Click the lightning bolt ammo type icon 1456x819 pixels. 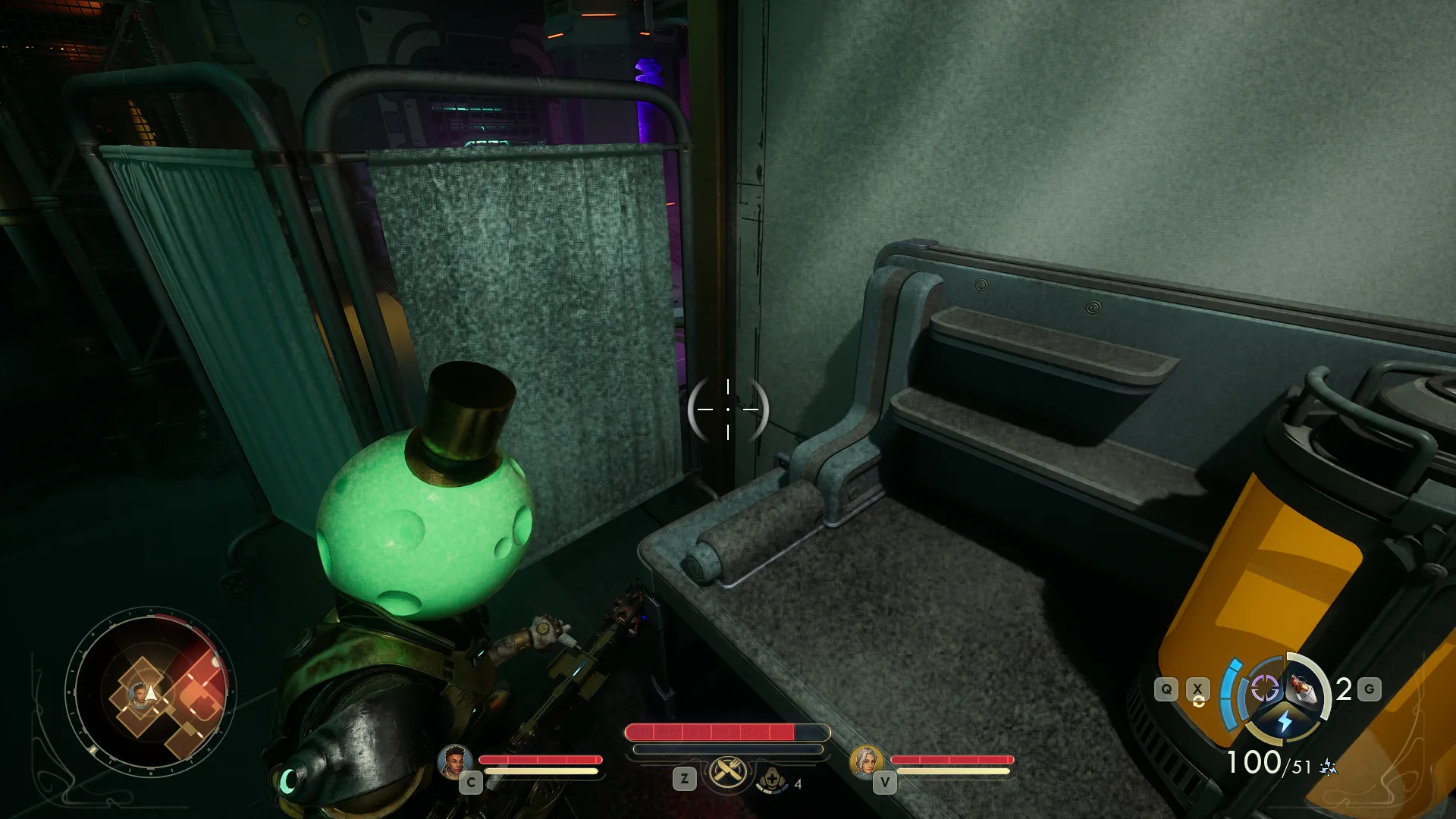pos(1284,721)
